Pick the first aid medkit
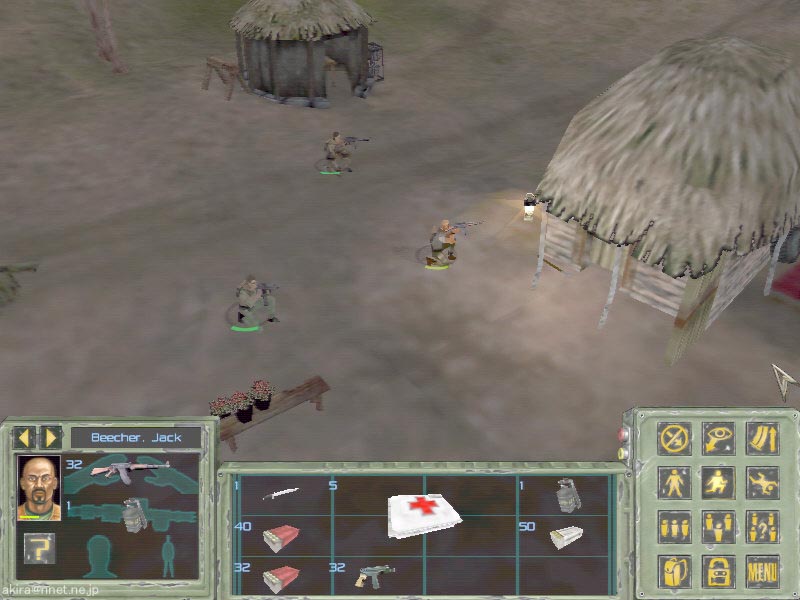Screen dimensions: 800x600 click(x=424, y=513)
